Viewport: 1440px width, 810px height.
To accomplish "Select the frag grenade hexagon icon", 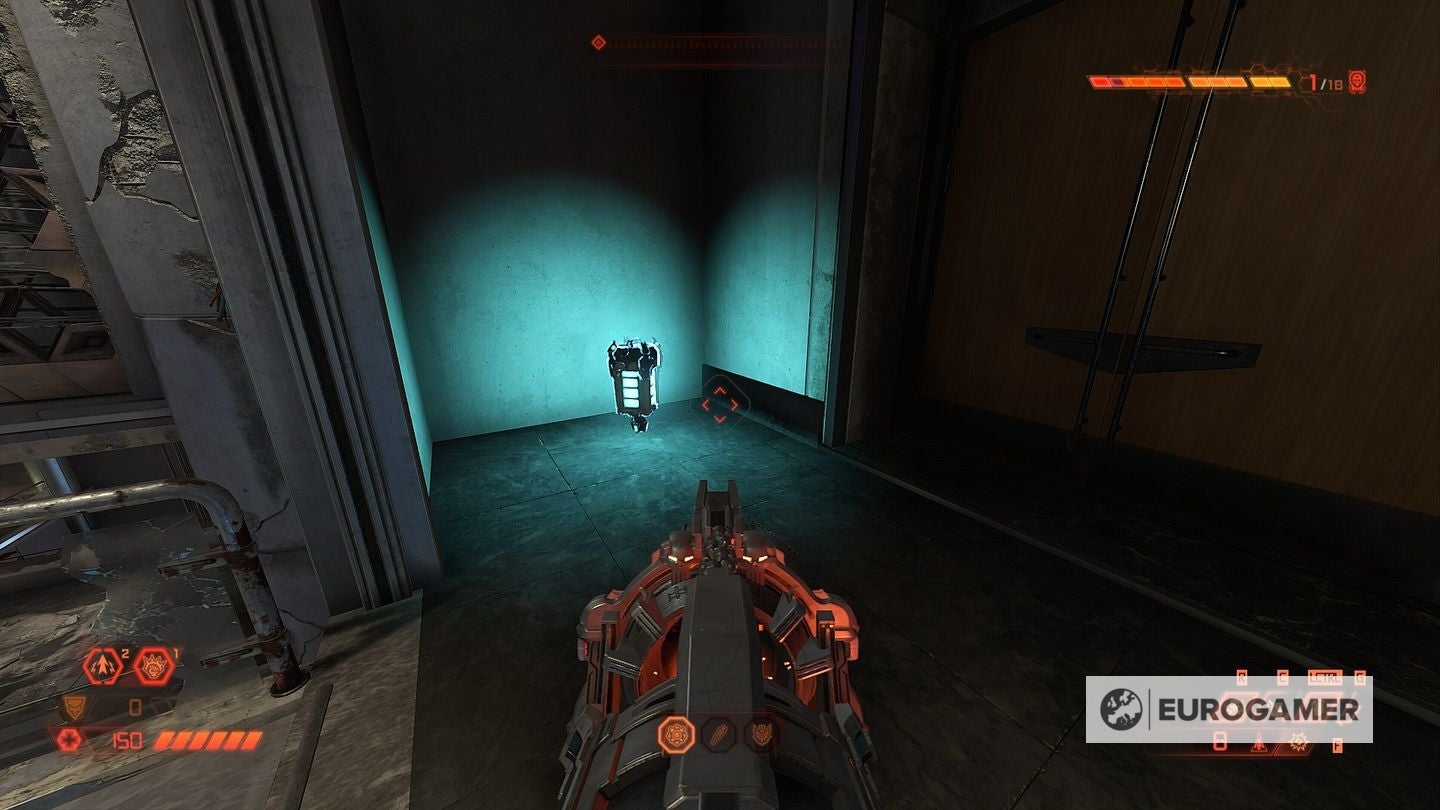I will [102, 666].
